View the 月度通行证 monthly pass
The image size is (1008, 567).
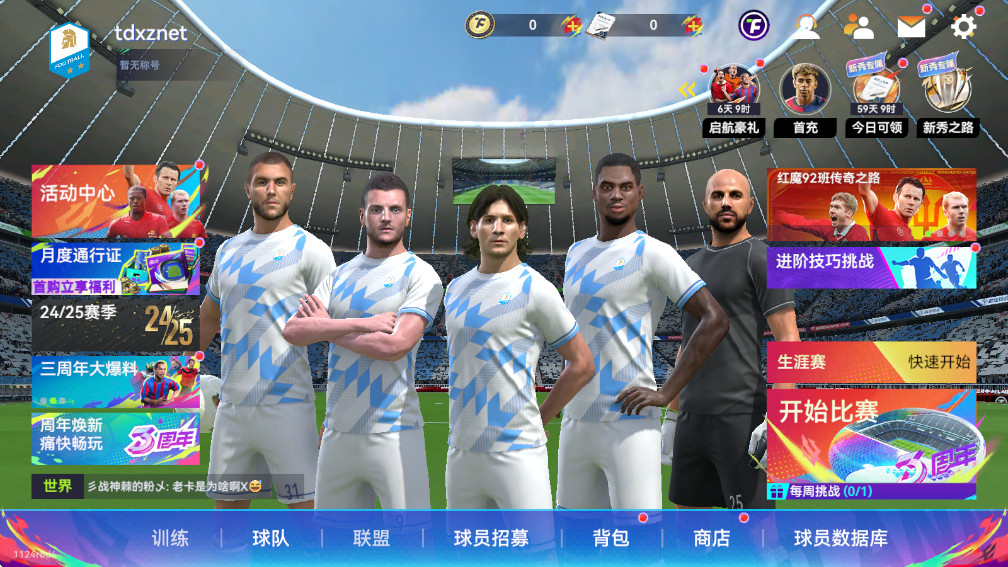point(115,267)
